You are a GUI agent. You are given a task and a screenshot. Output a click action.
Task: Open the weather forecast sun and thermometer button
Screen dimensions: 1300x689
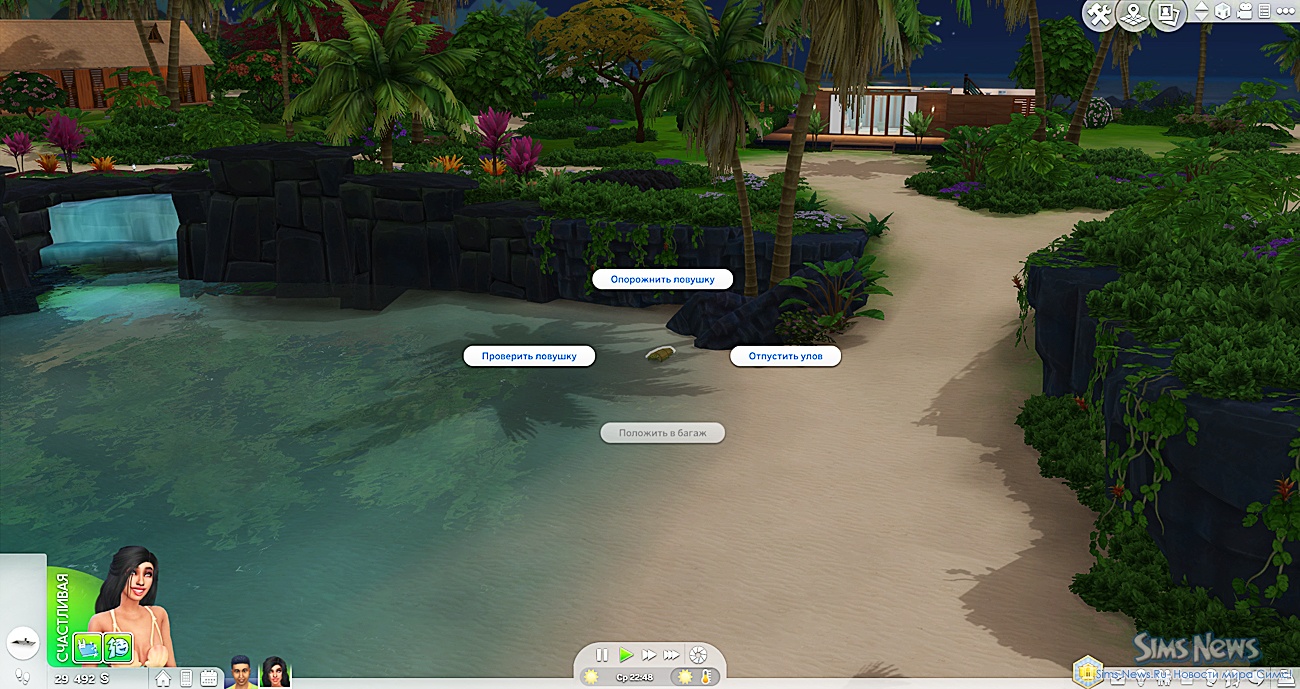(695, 678)
